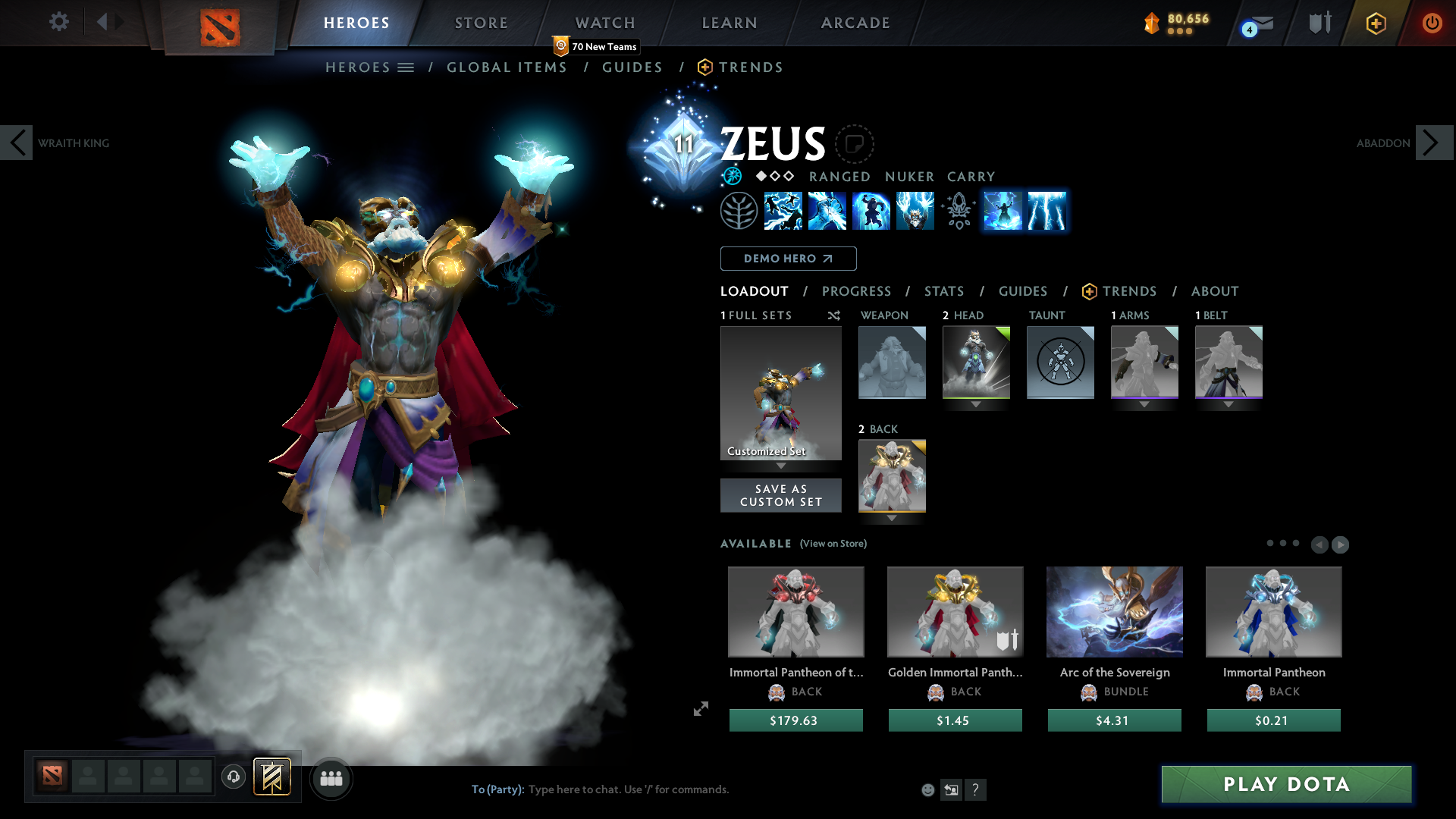Click the DEMO HERO button
1456x819 pixels.
coord(787,259)
